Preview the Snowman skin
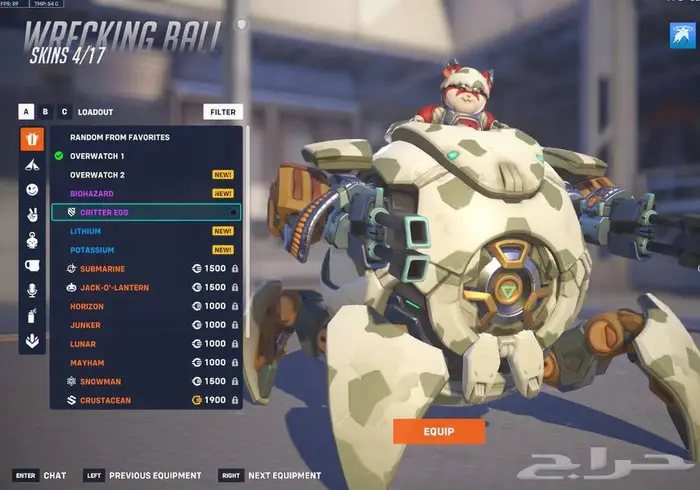700x490 pixels. (x=100, y=381)
